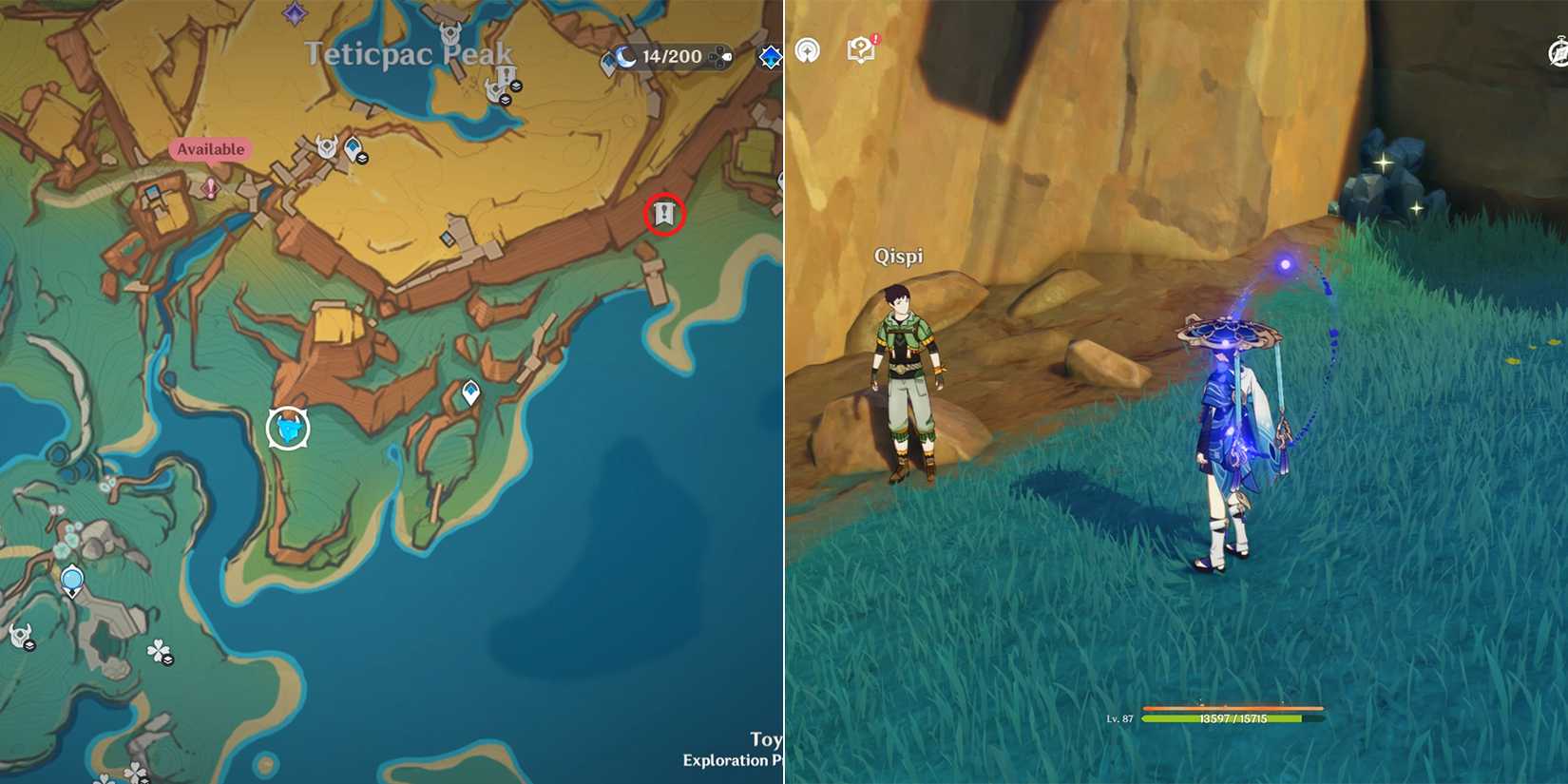
Task: Click the pink Available quest label
Action: click(x=211, y=149)
